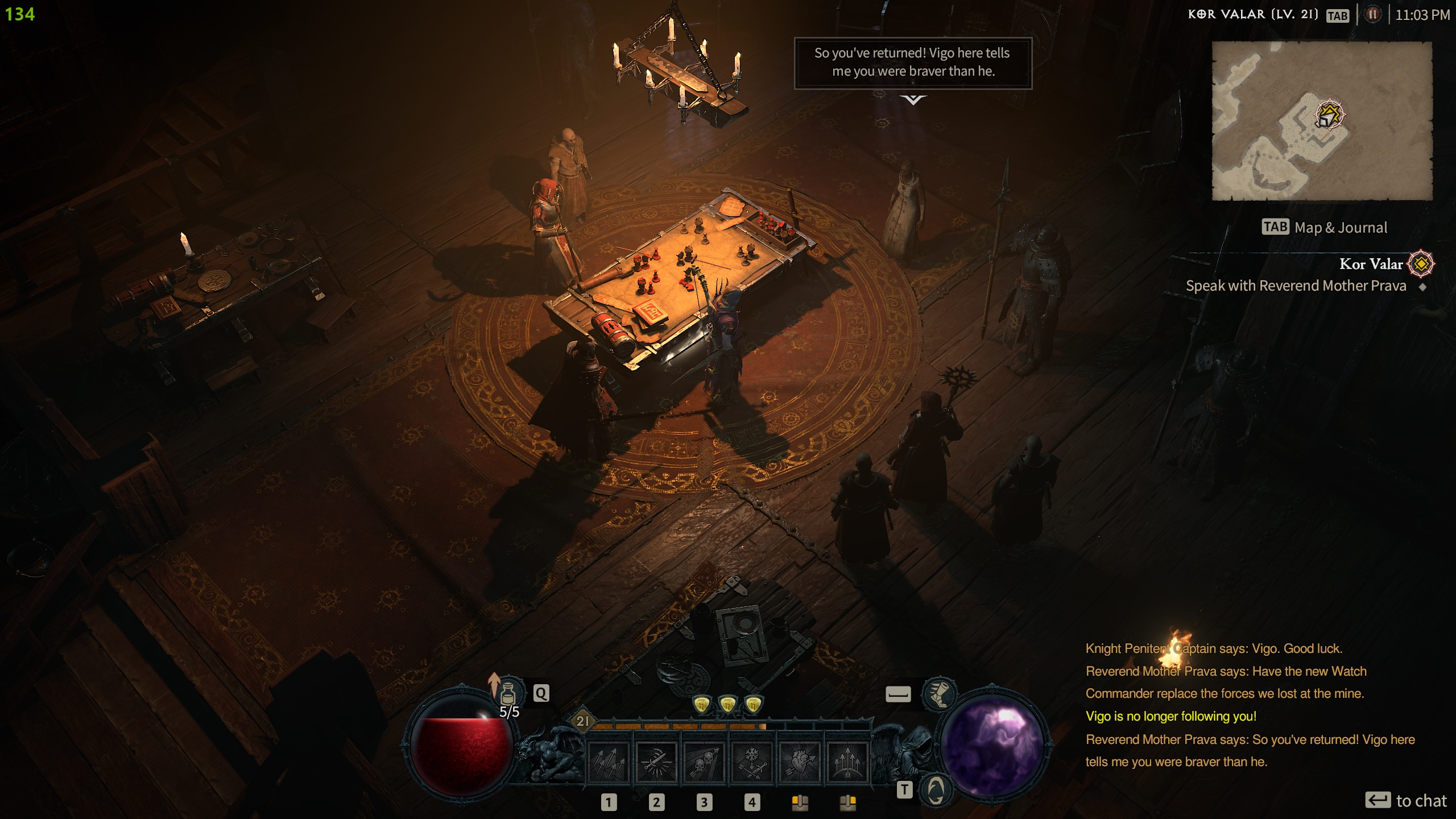Activate the snowflake cold imbuement skill
This screenshot has width=1456, height=819.
tap(752, 762)
